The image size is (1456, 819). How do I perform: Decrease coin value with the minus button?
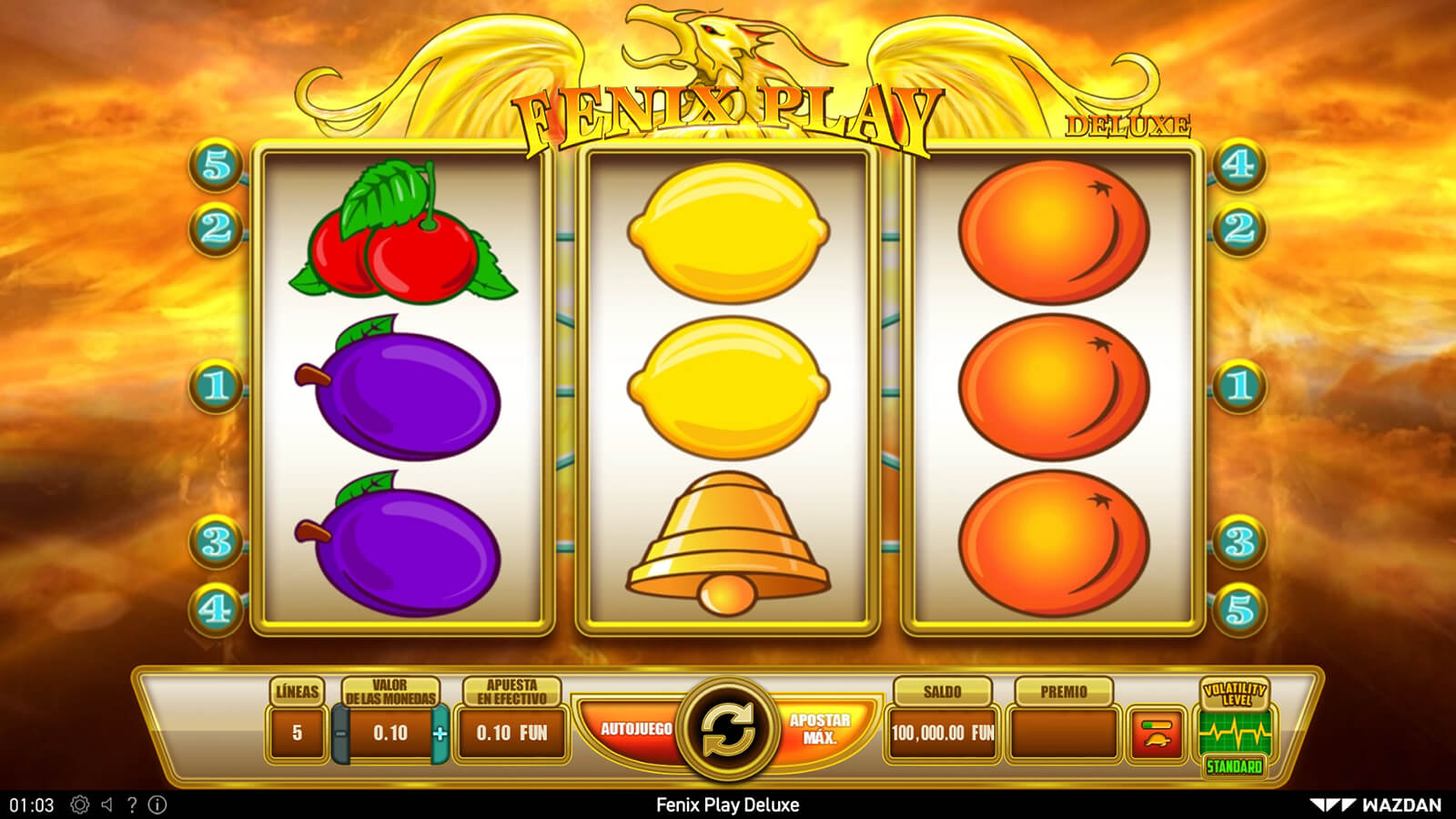point(341,733)
